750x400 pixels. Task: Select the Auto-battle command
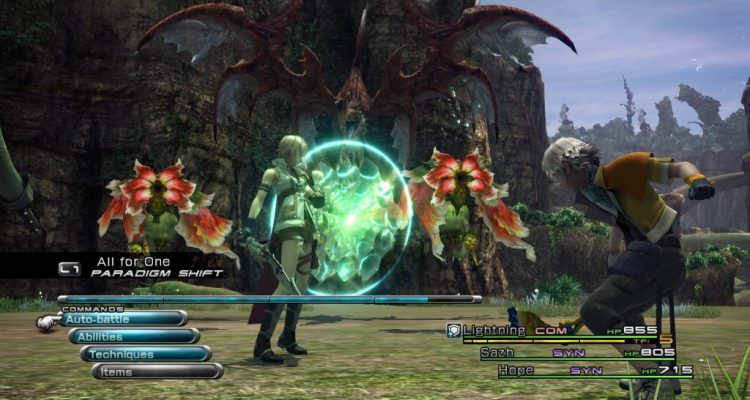click(x=122, y=319)
